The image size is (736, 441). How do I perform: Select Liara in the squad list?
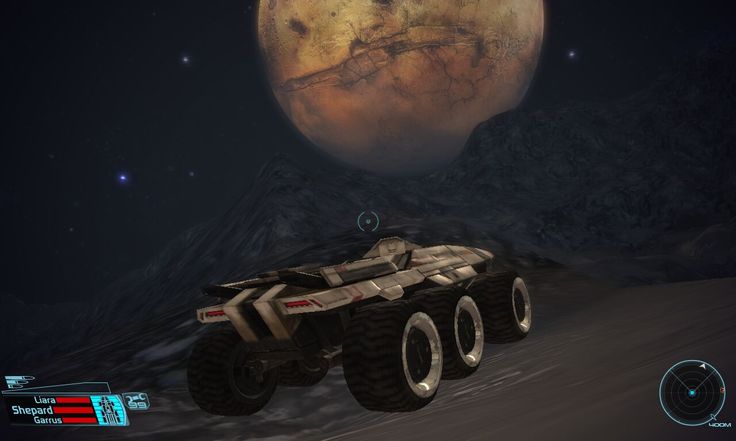[x=44, y=399]
